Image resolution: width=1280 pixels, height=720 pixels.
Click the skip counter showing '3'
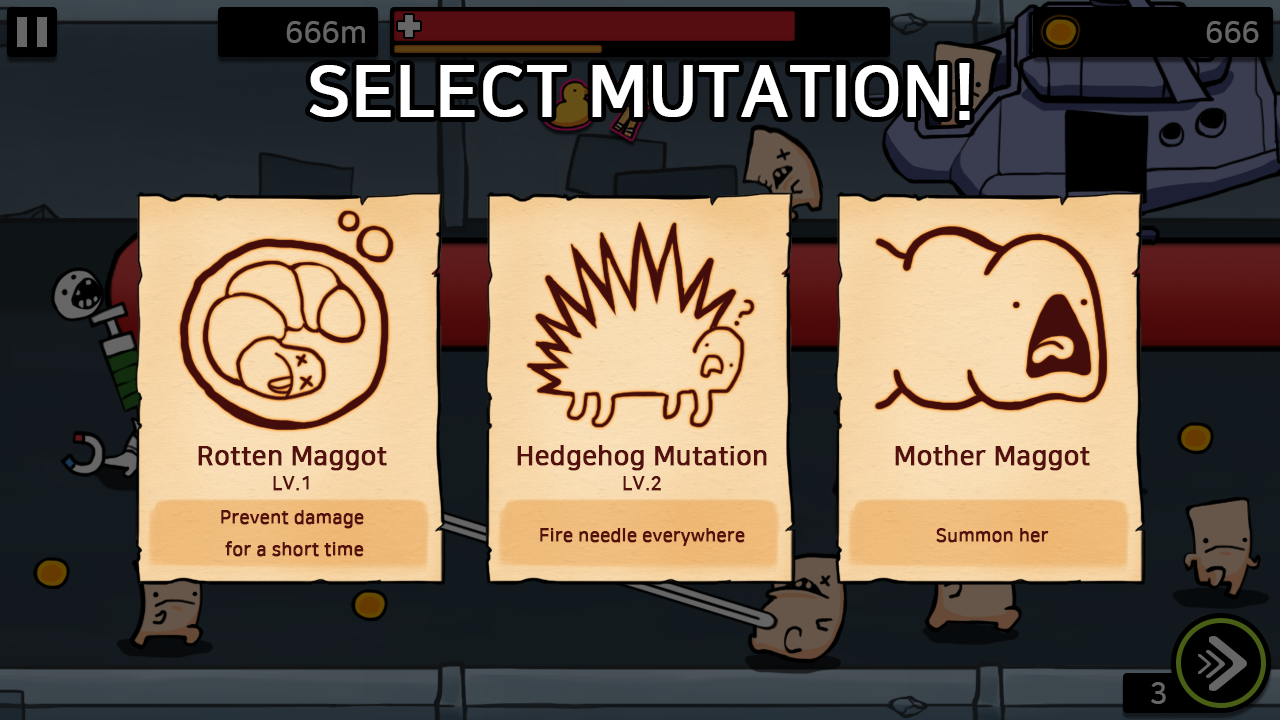click(1156, 692)
